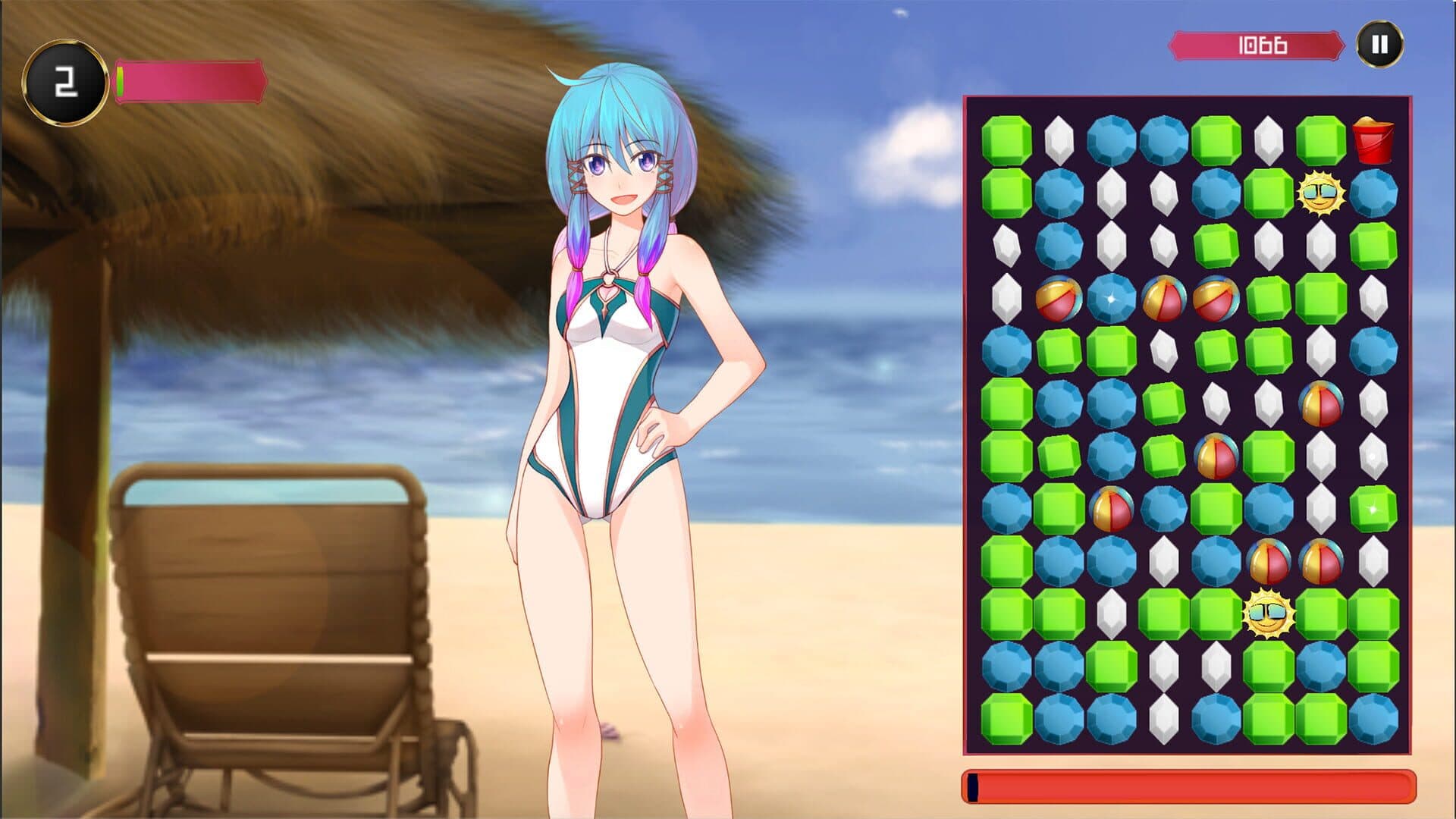
Task: Tap the green gem with a sparkle
Action: (x=1373, y=508)
